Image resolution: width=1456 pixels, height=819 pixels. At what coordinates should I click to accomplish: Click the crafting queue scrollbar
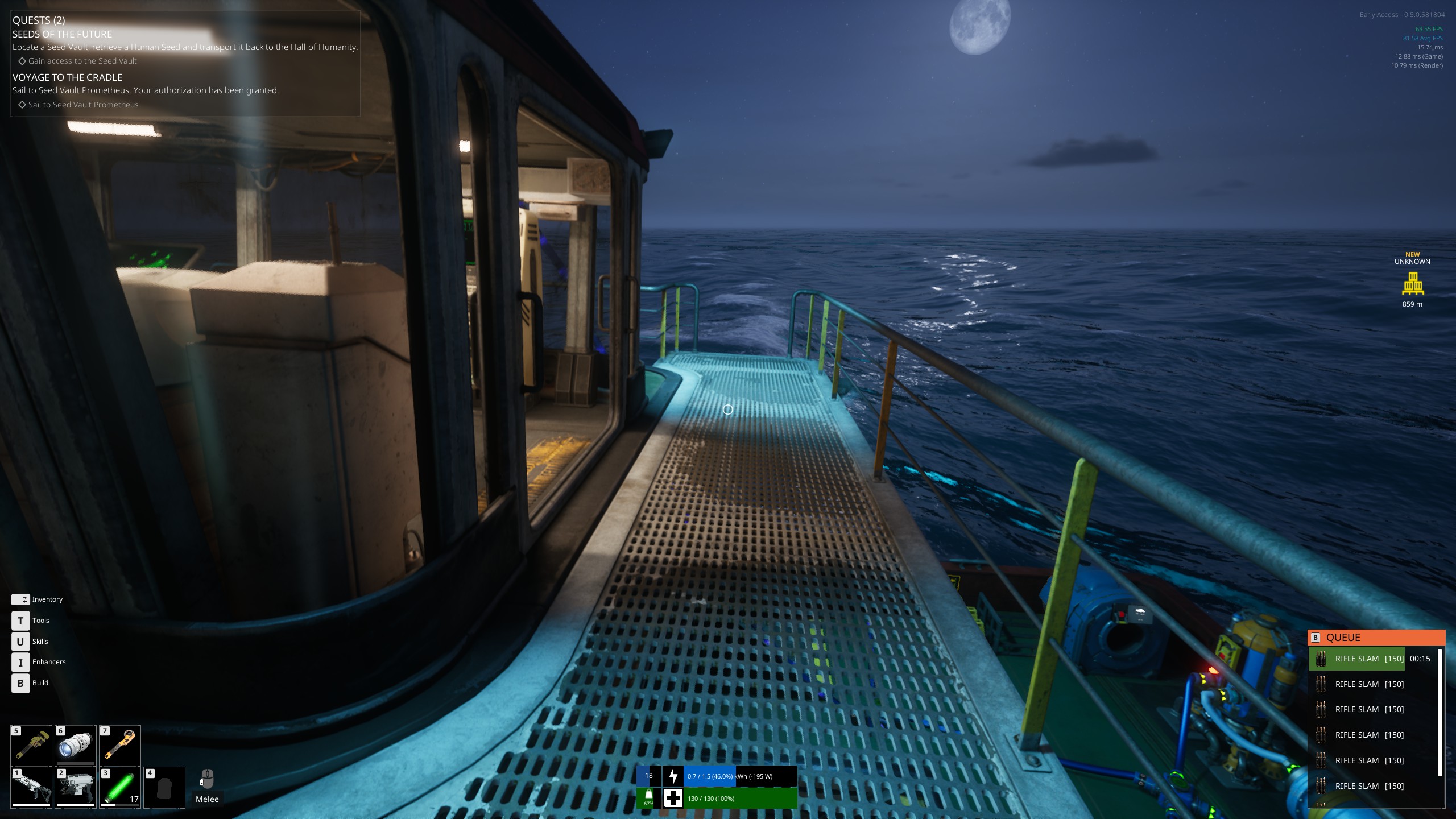coord(1440,712)
